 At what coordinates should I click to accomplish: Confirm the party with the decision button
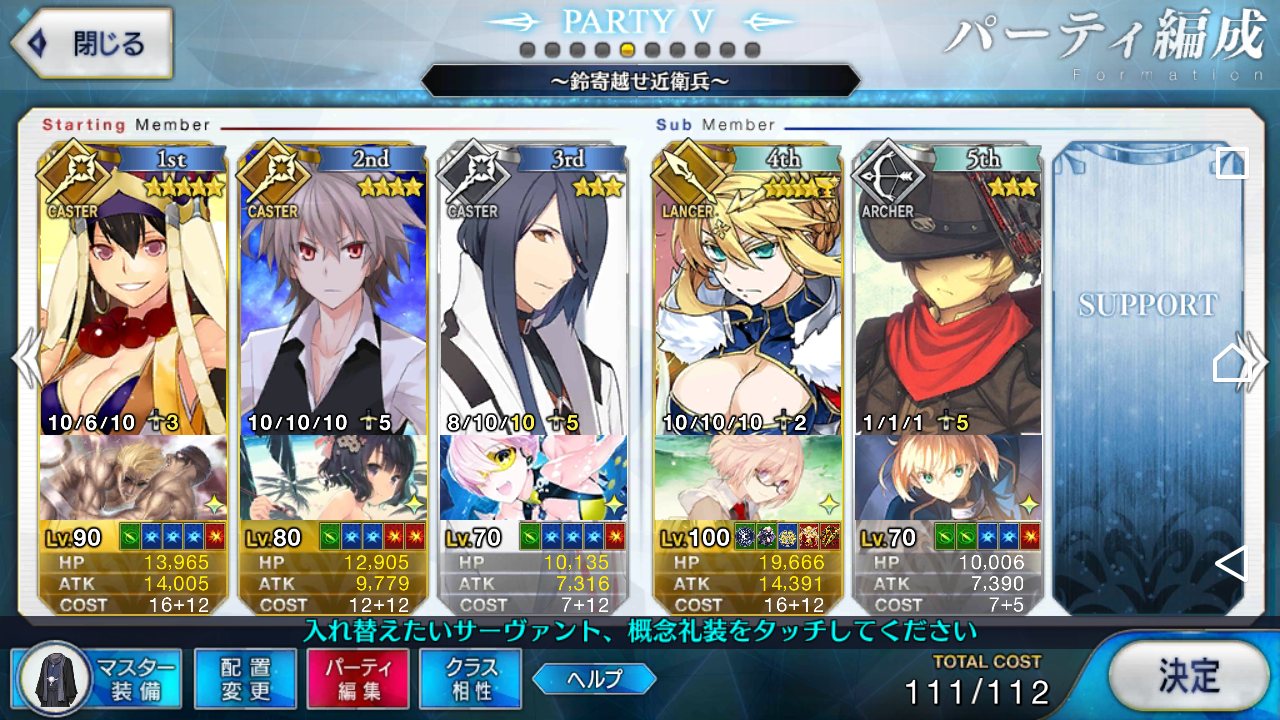(1189, 677)
